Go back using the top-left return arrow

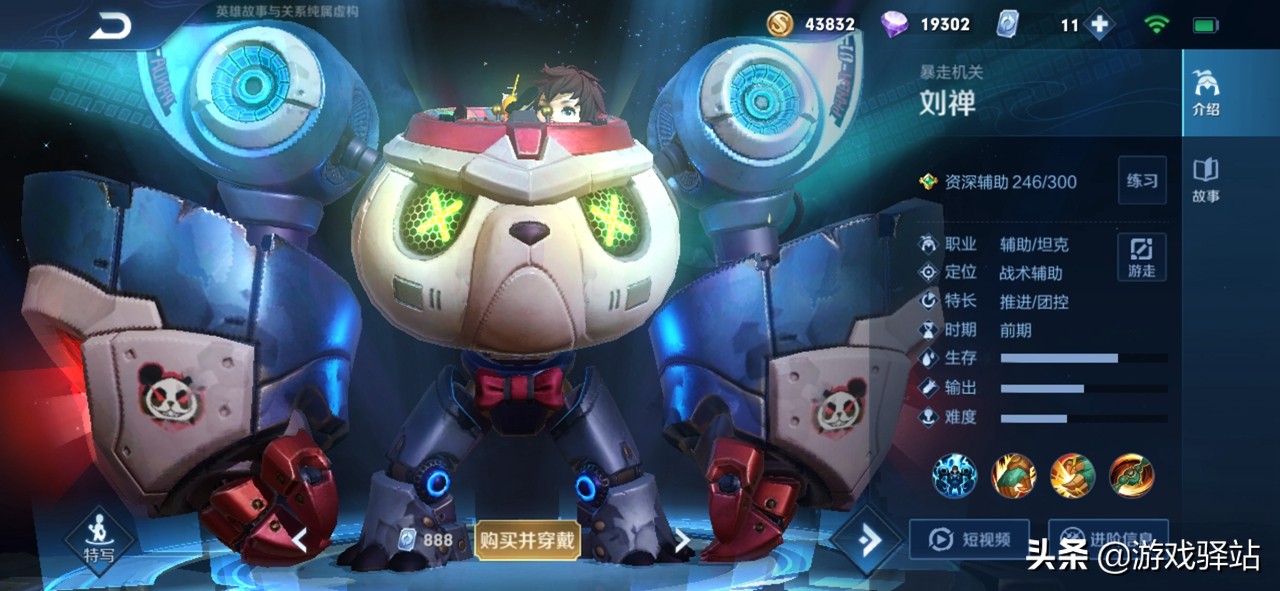pos(110,27)
